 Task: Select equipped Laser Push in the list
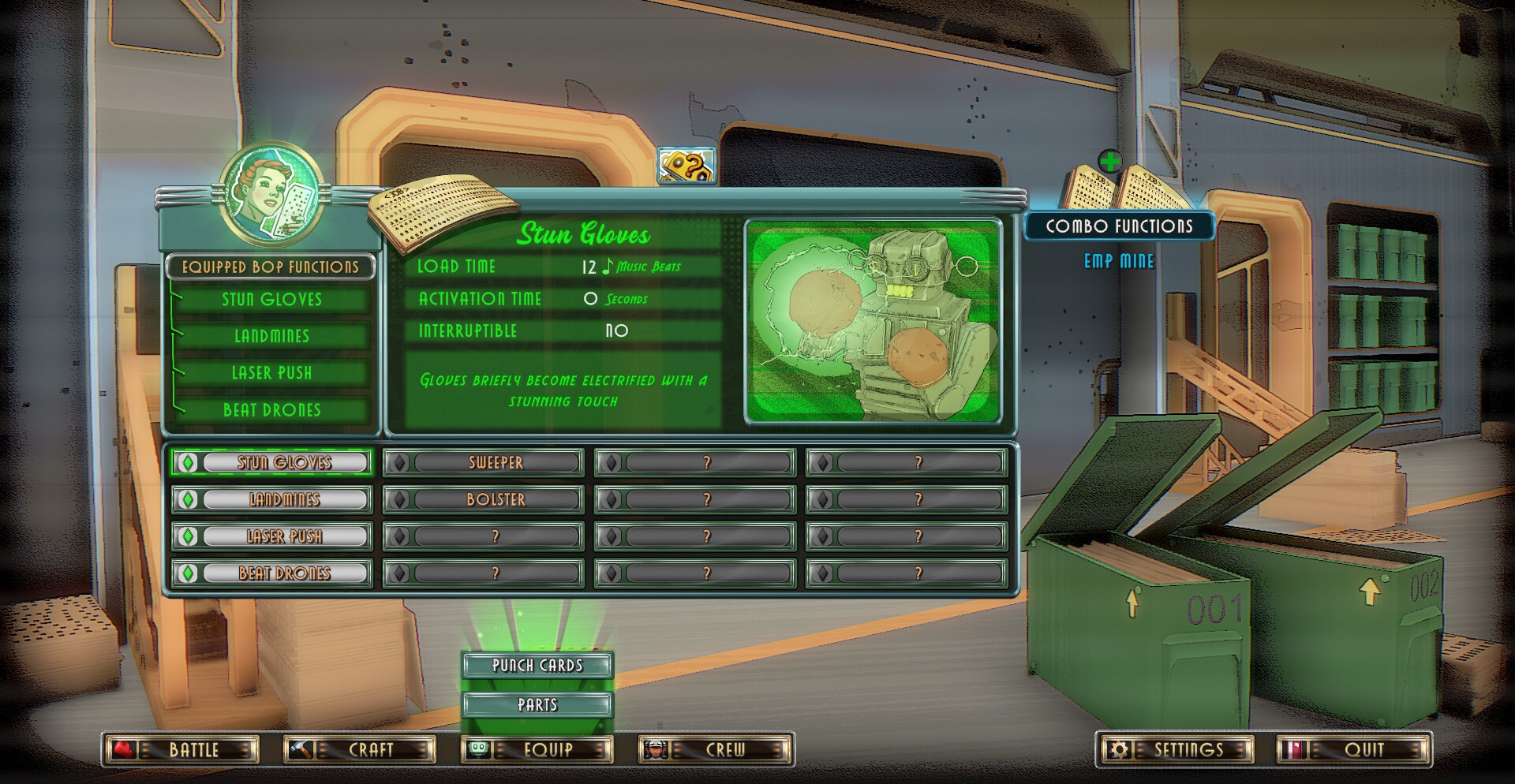pyautogui.click(x=272, y=373)
